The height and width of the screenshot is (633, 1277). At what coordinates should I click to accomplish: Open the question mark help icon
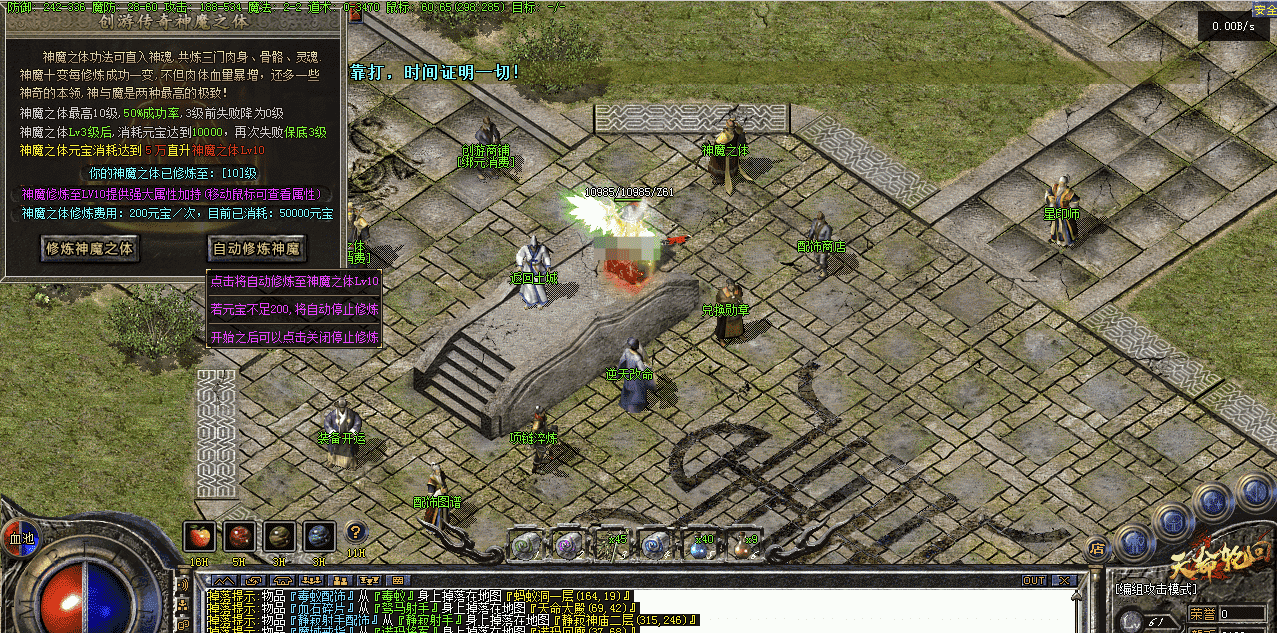356,533
